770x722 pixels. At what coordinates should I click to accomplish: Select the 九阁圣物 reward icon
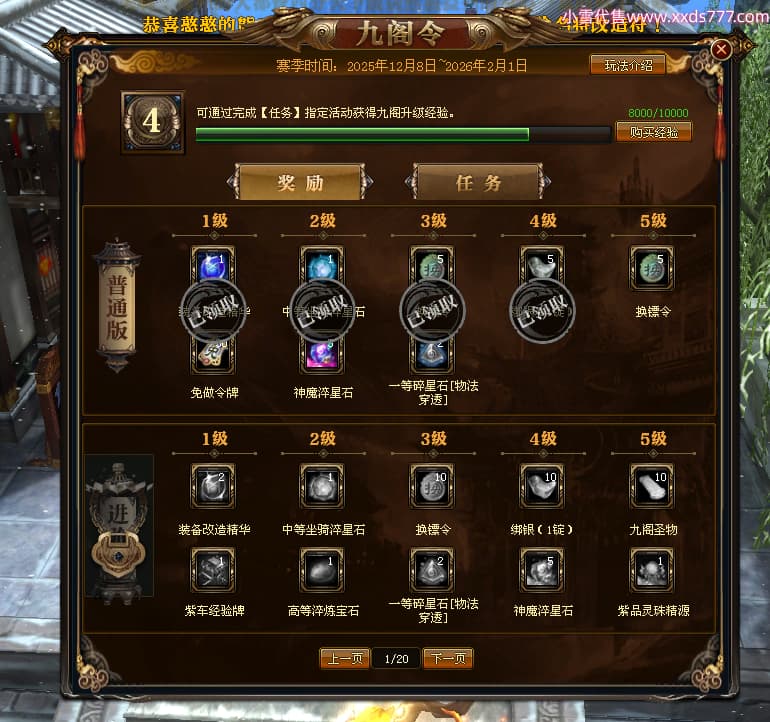coord(651,486)
